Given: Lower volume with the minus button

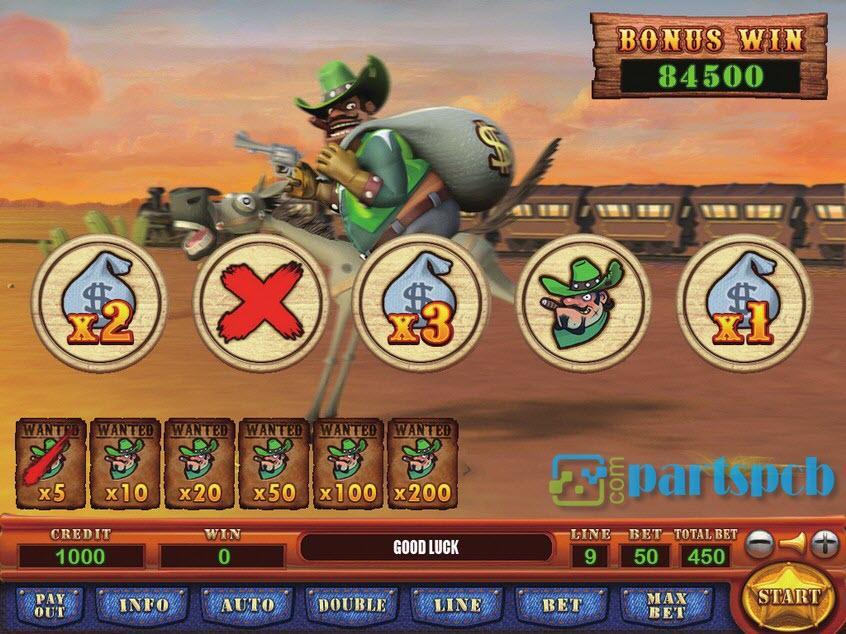Looking at the screenshot, I should pyautogui.click(x=761, y=545).
